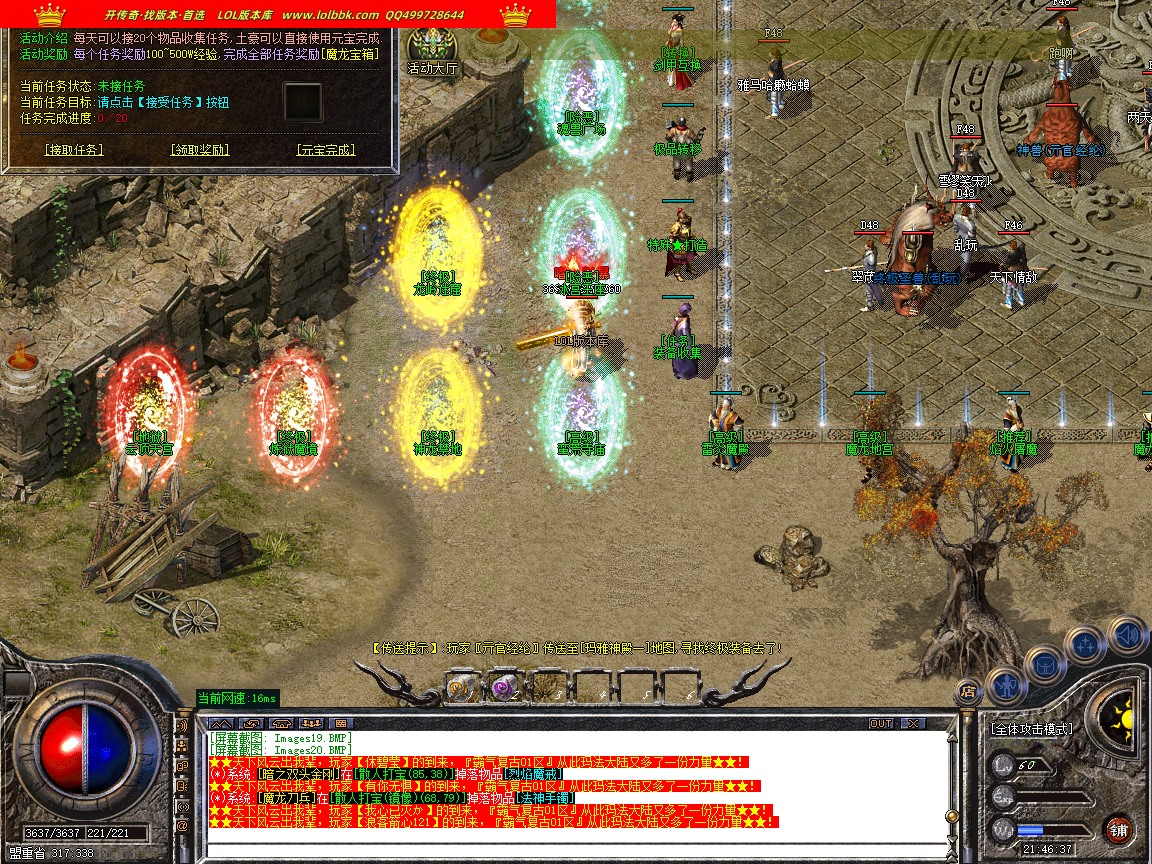Accept the quest via 接取任务
The image size is (1152, 864).
[74, 150]
